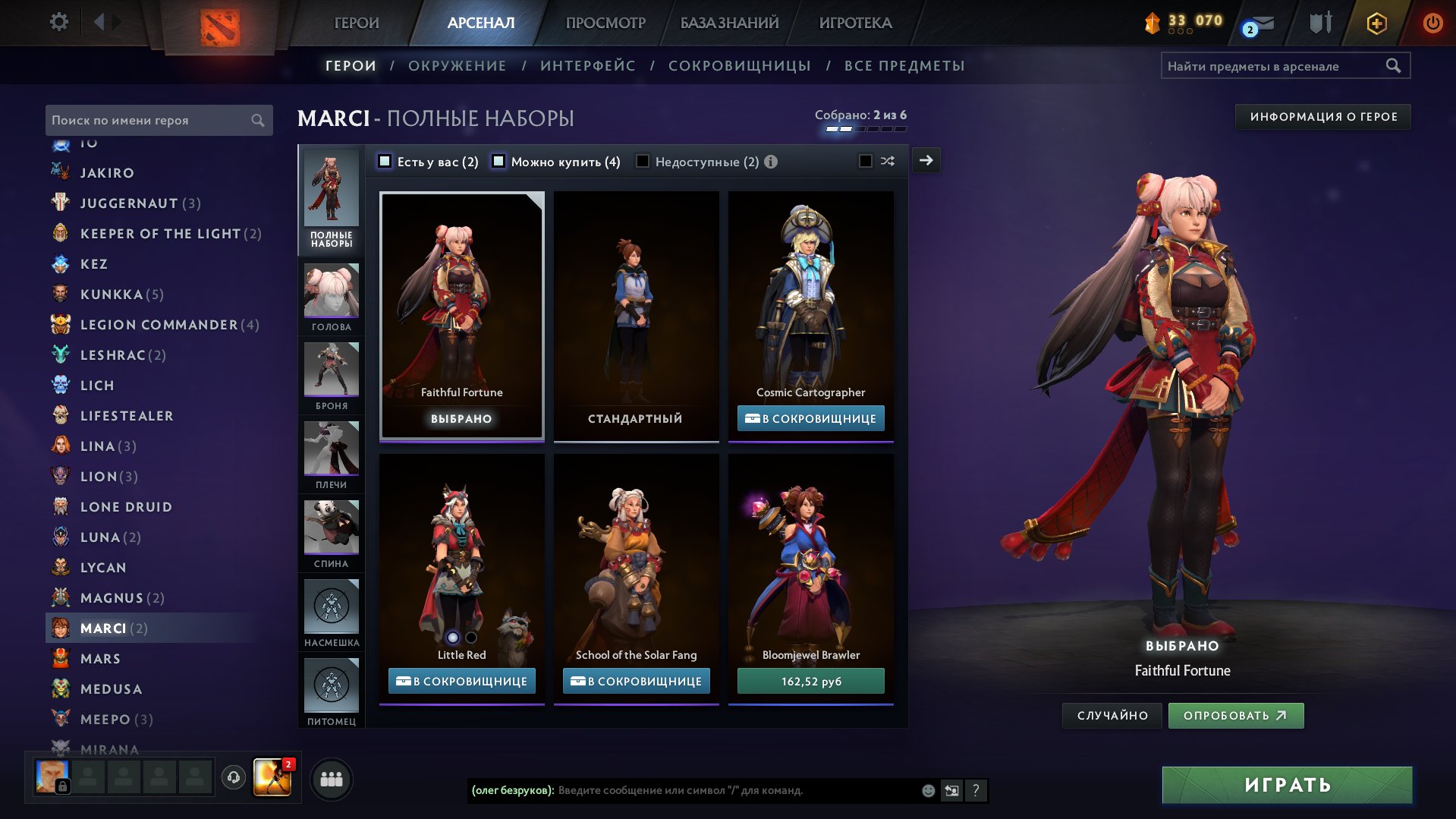This screenshot has width=1456, height=819.
Task: Choose Medusa from the hero list
Action: (x=111, y=689)
